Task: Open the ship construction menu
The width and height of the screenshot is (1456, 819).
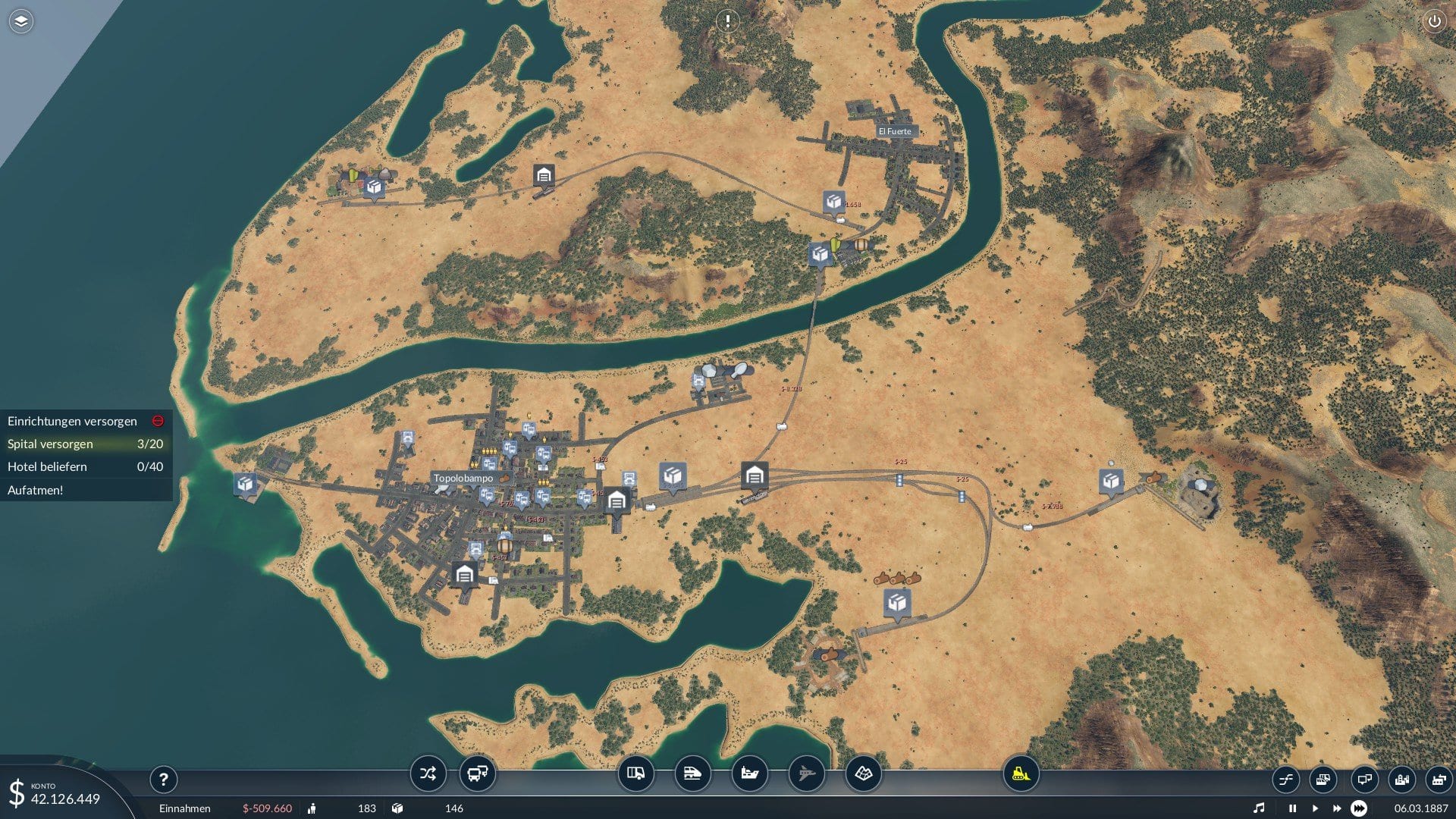Action: tap(749, 773)
